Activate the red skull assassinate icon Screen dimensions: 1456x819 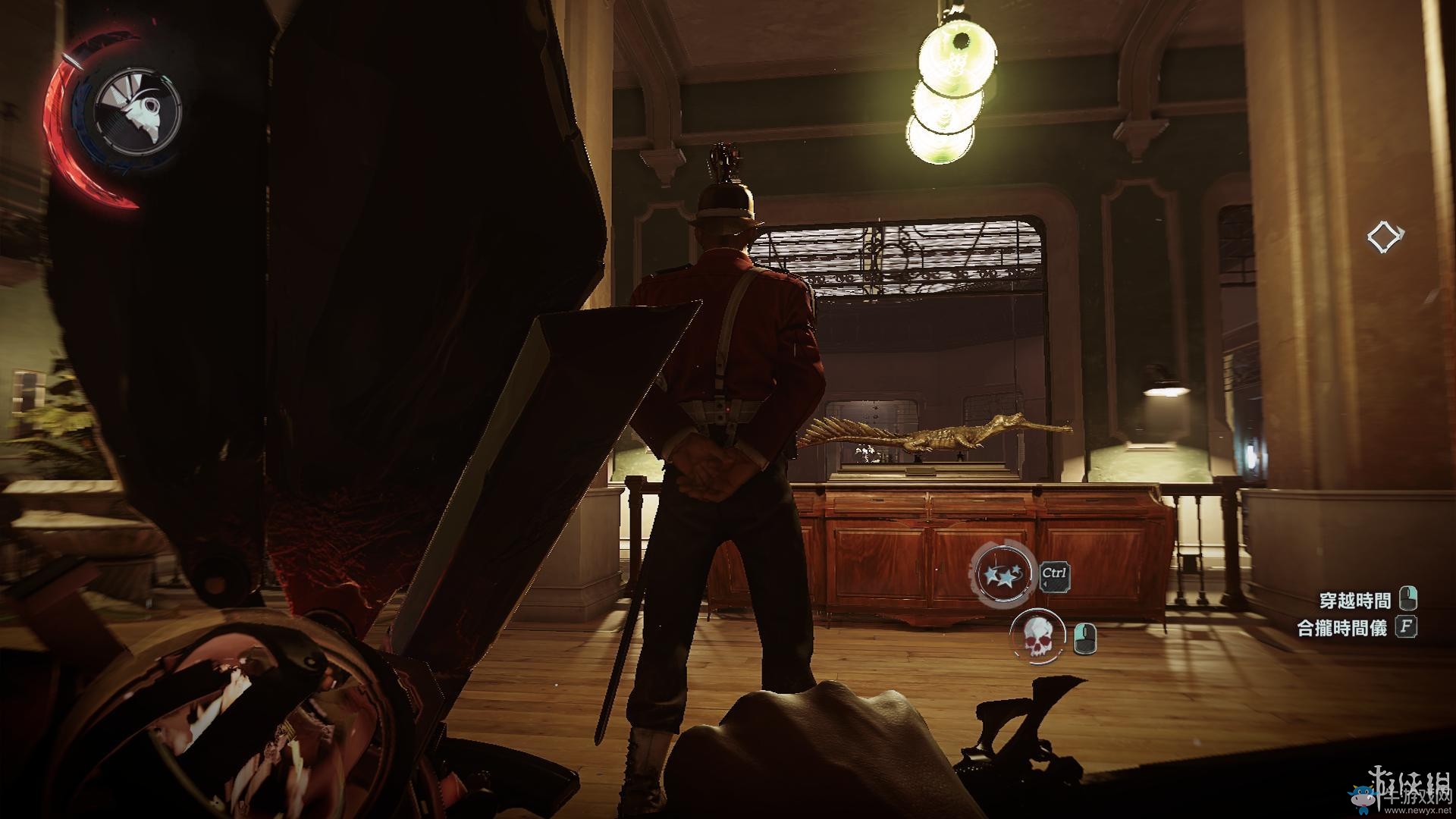pyautogui.click(x=1038, y=635)
